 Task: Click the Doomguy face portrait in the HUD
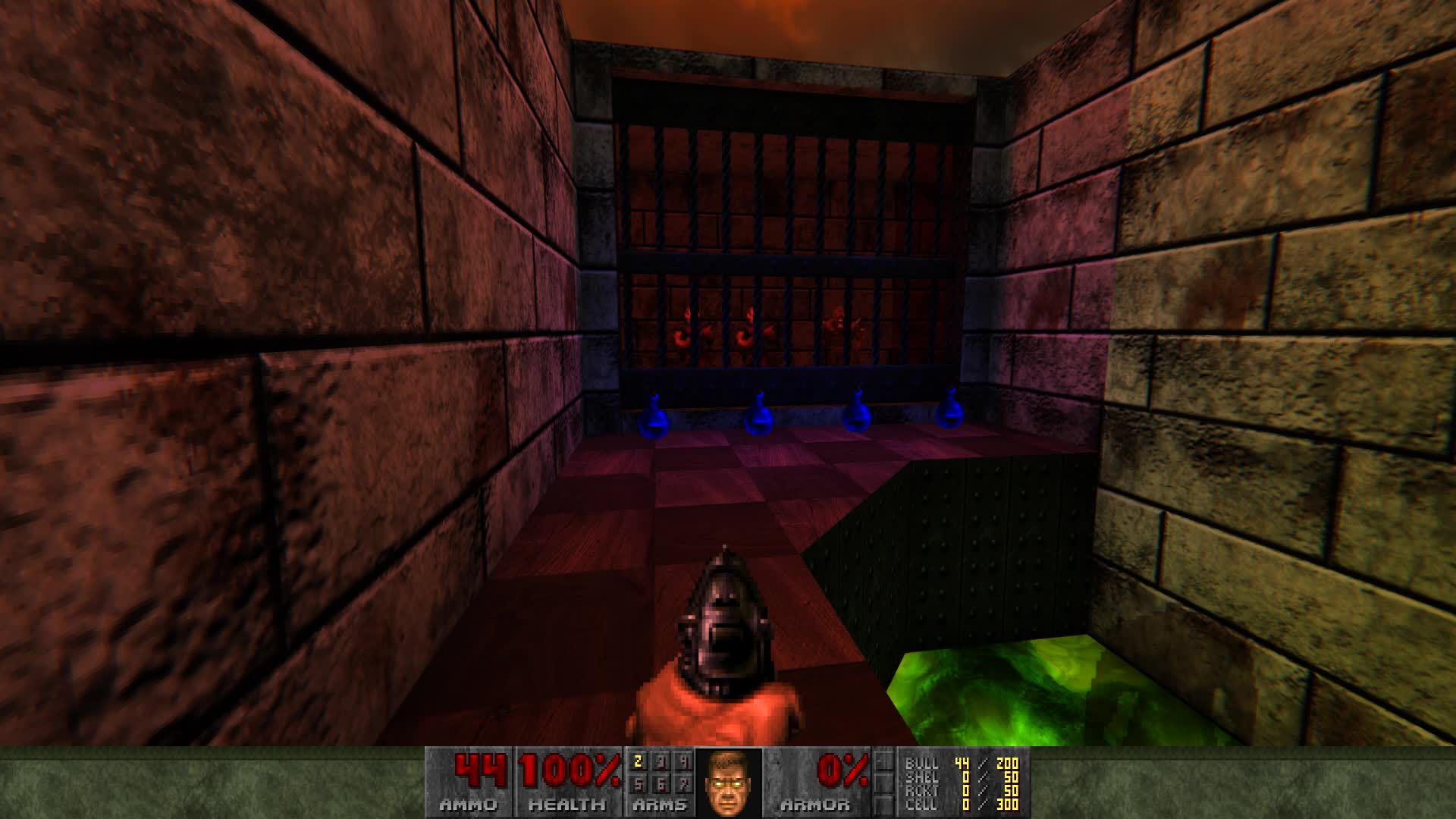pyautogui.click(x=728, y=785)
